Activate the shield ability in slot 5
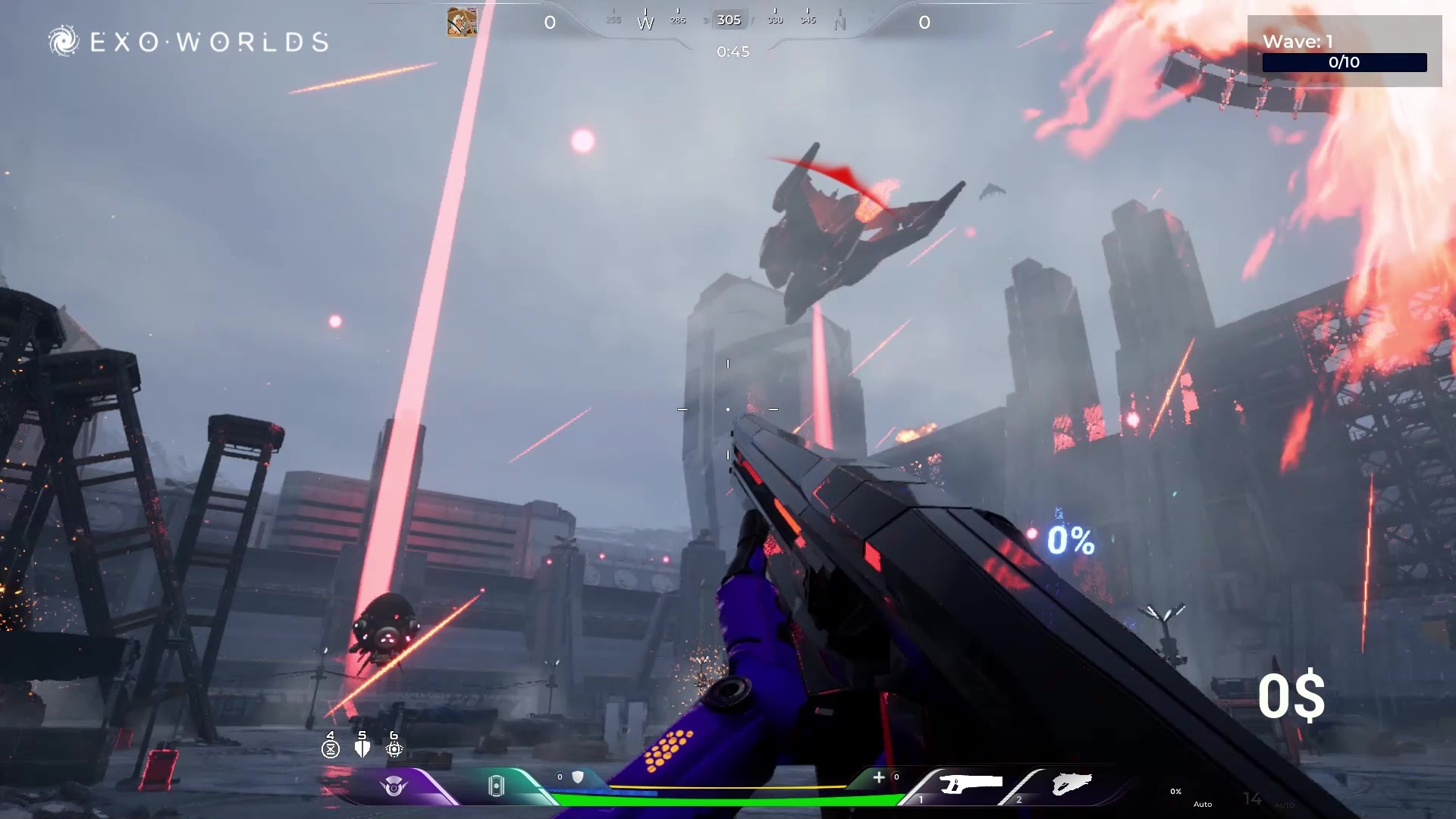This screenshot has height=819, width=1456. point(362,748)
